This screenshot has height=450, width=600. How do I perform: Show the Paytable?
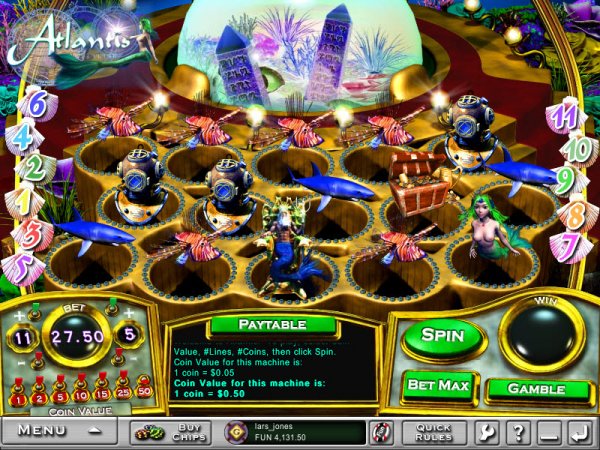click(x=272, y=325)
